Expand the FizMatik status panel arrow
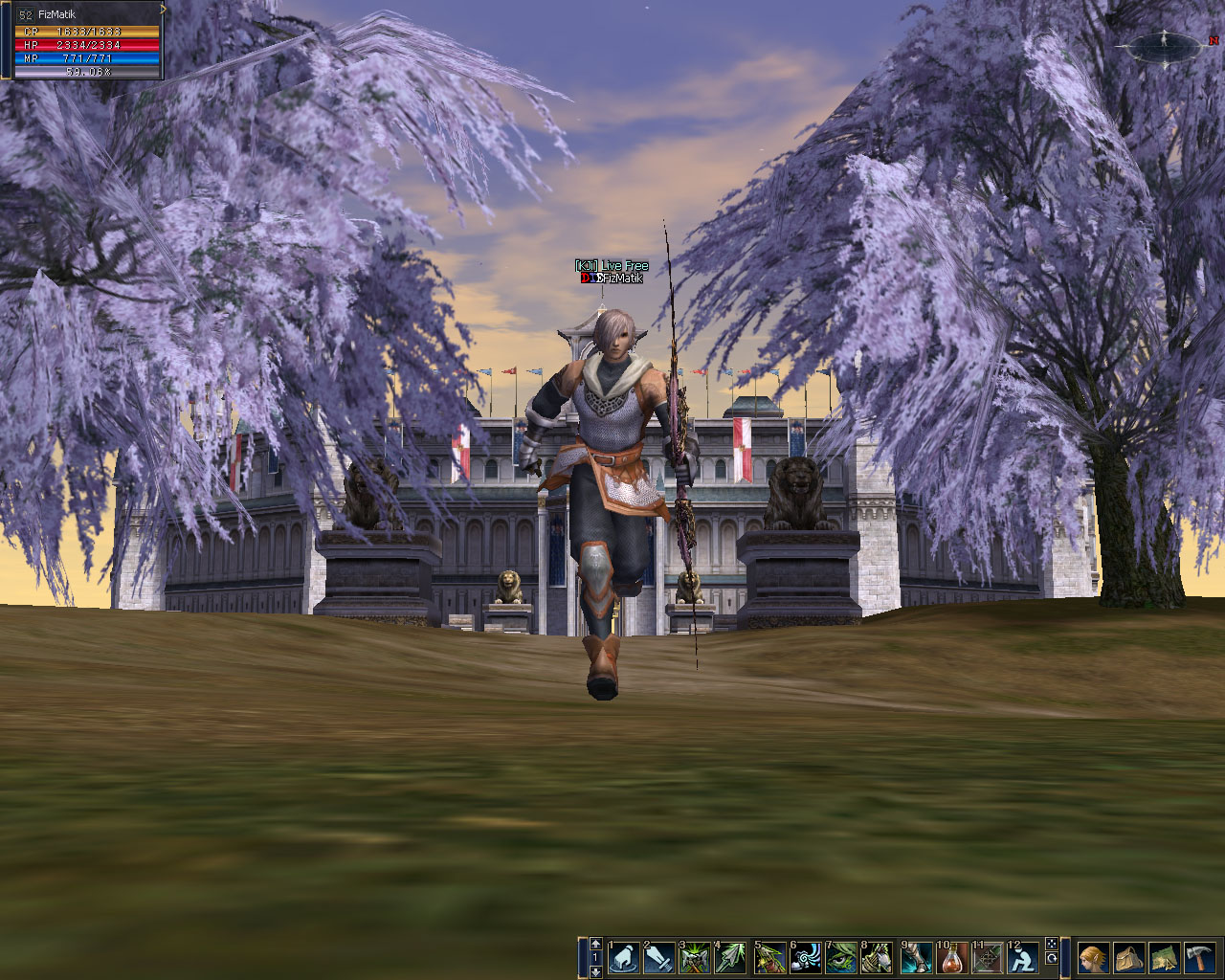1225x980 pixels. (164, 9)
